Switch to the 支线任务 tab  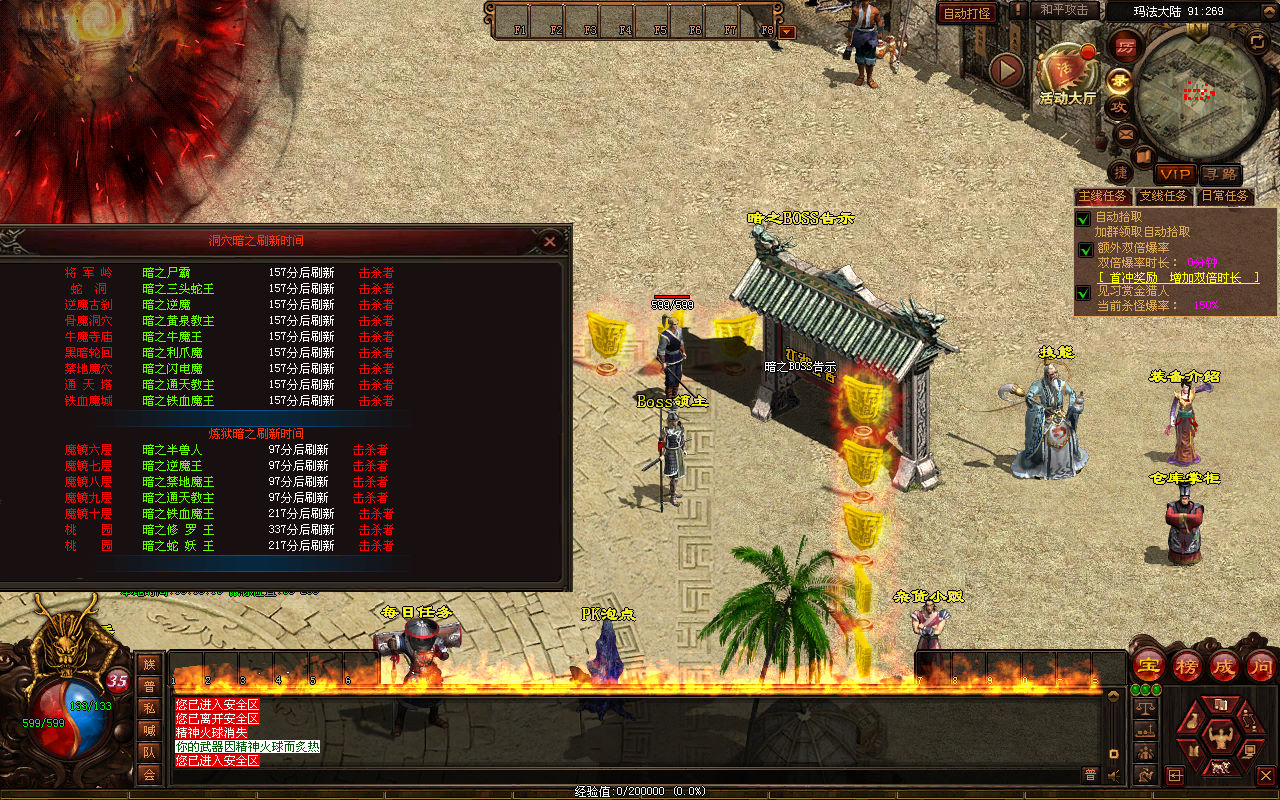1164,197
